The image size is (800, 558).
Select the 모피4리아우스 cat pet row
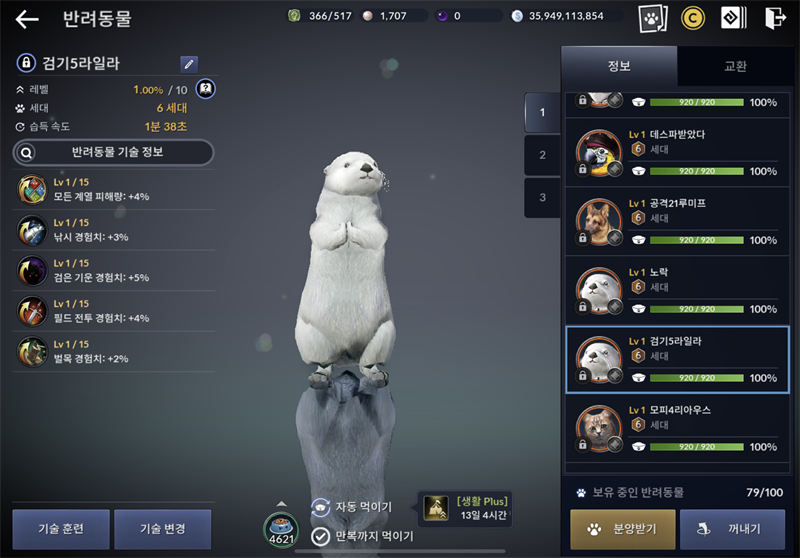tap(677, 429)
